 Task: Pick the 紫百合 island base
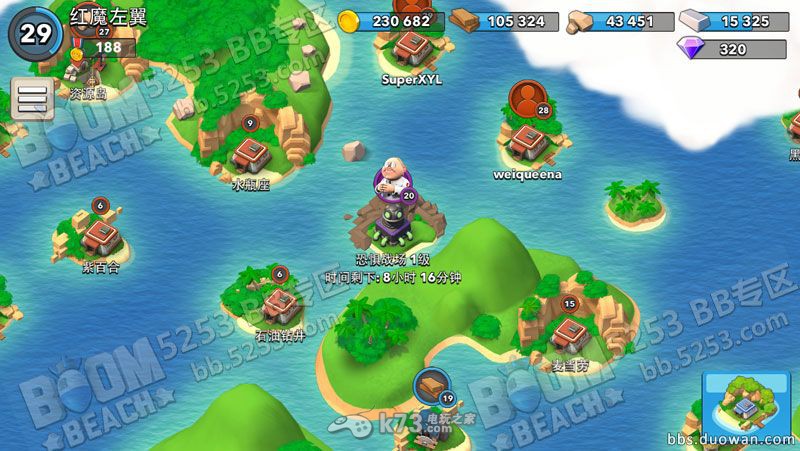click(x=100, y=236)
